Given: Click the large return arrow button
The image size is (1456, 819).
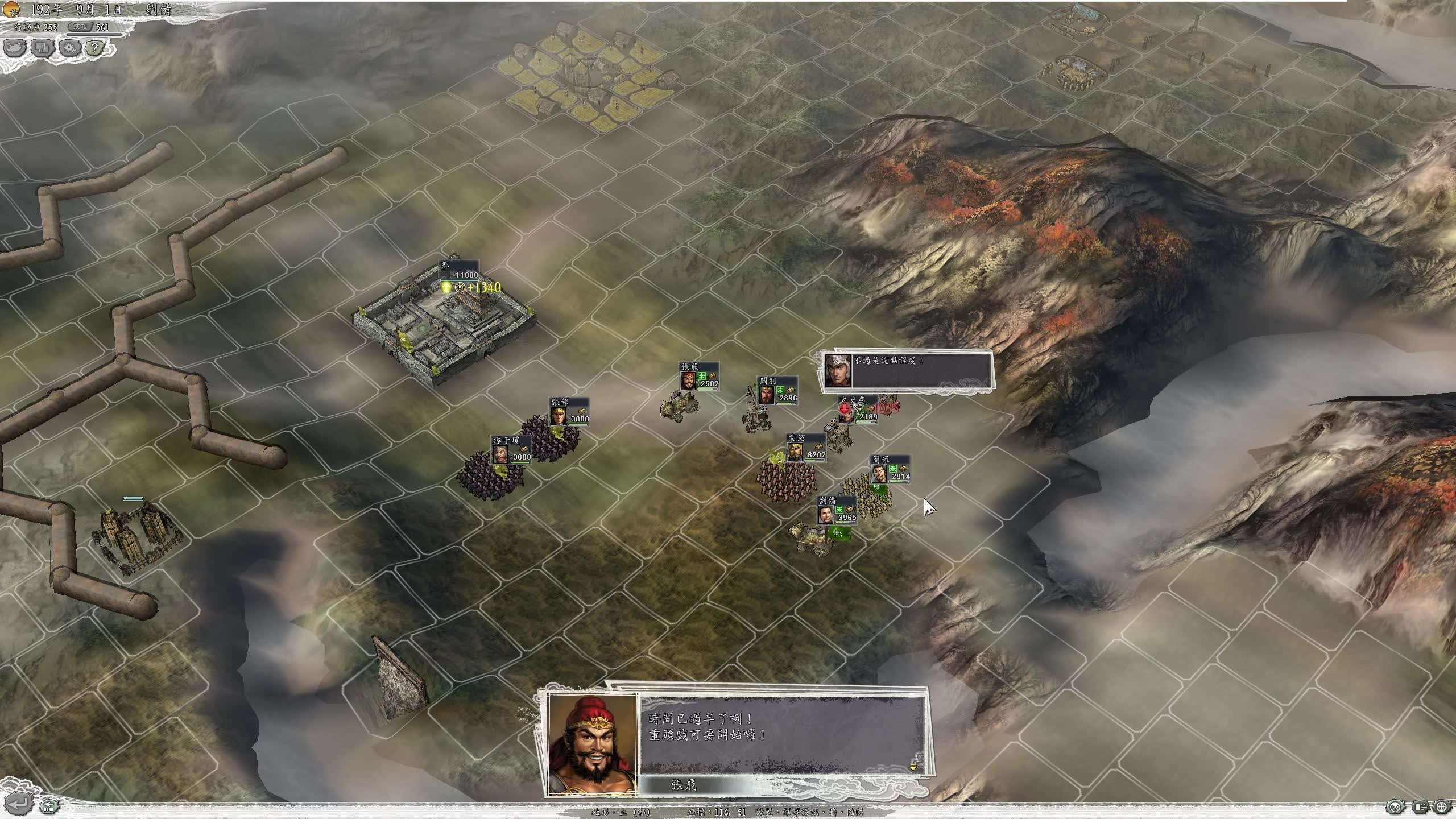Looking at the screenshot, I should (17, 804).
